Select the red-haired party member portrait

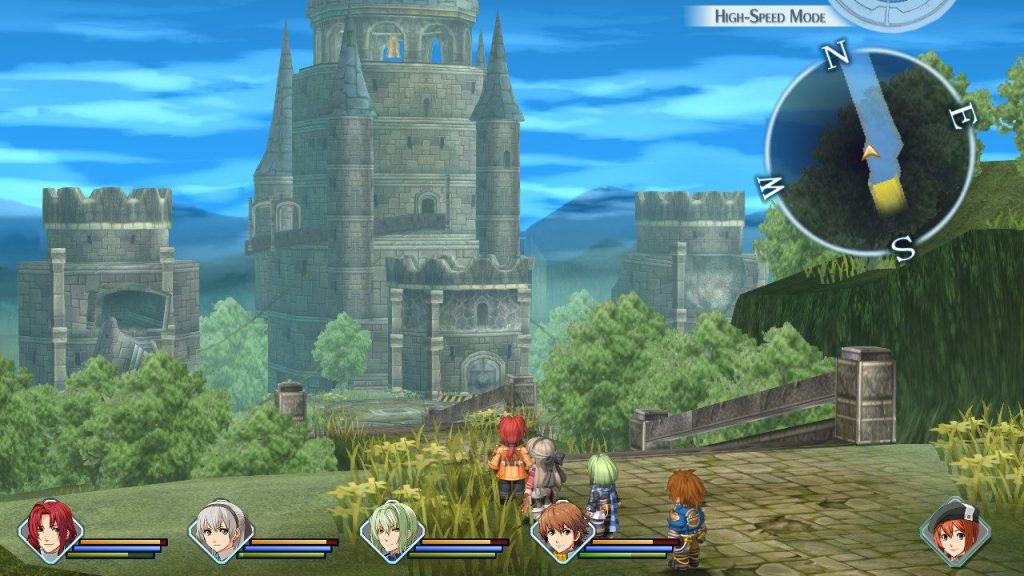click(x=49, y=530)
